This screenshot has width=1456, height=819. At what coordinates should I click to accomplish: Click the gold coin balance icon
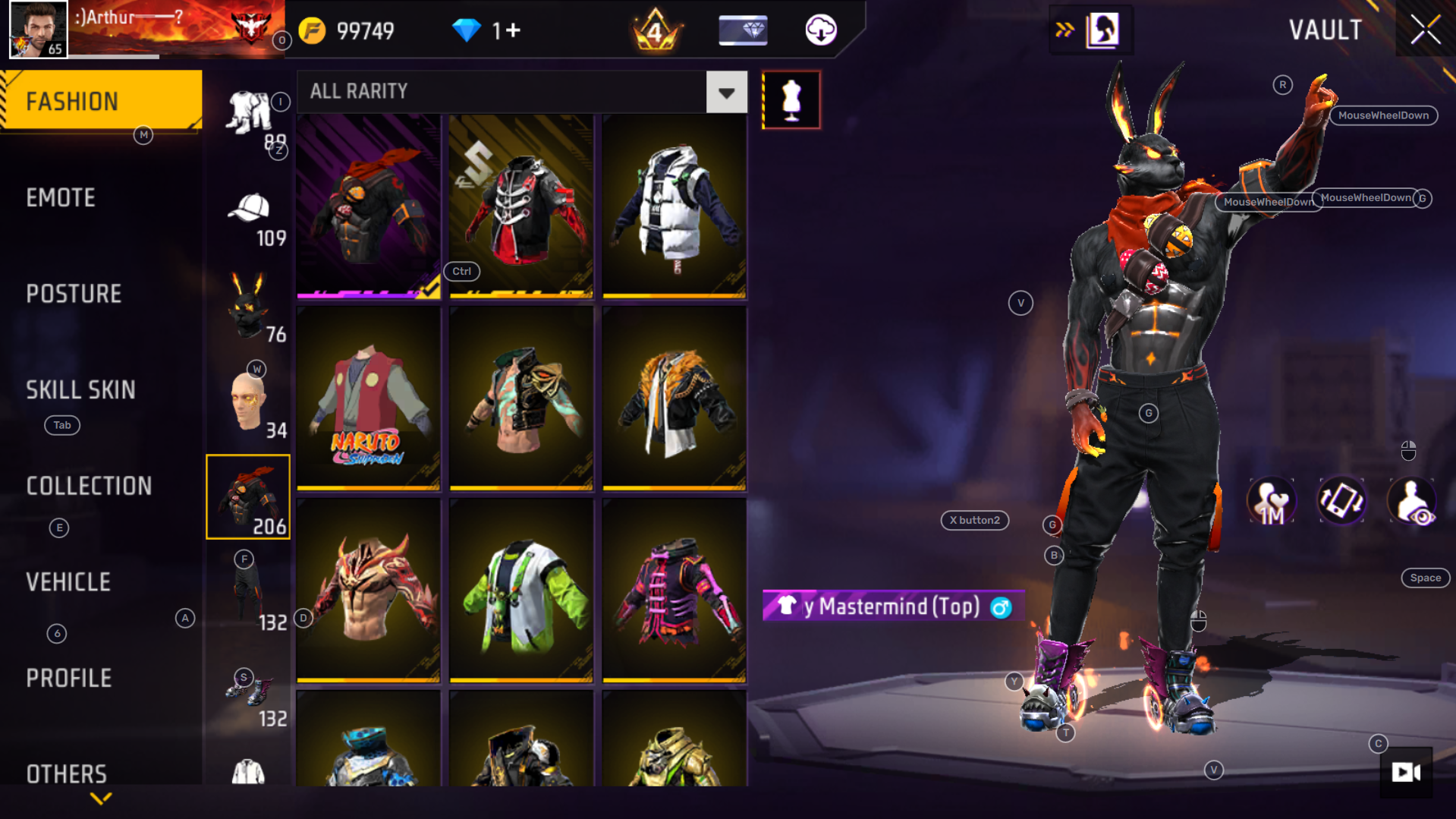coord(311,30)
